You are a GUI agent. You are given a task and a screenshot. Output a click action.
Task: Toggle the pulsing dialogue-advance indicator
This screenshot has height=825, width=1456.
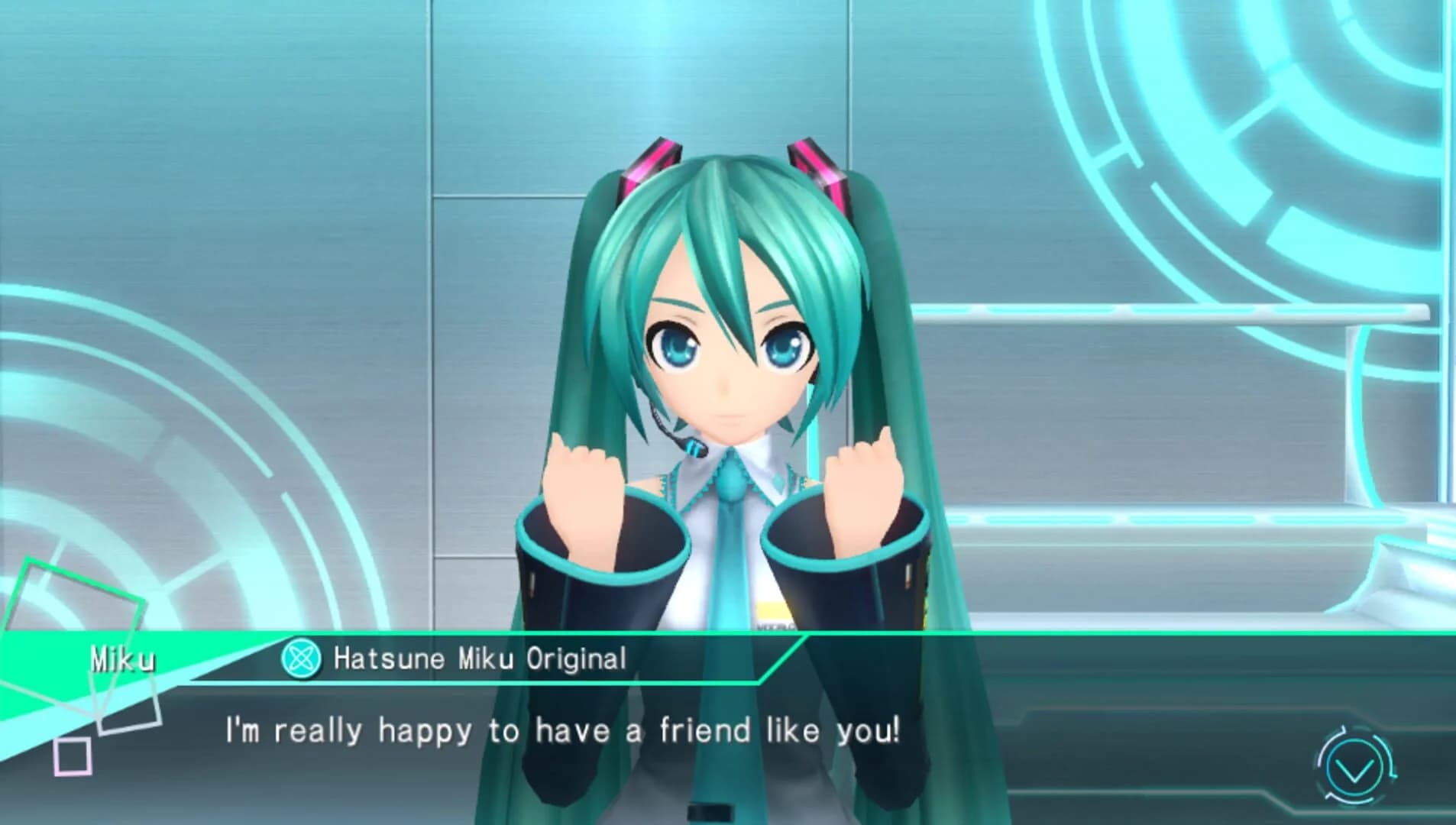[x=1354, y=764]
